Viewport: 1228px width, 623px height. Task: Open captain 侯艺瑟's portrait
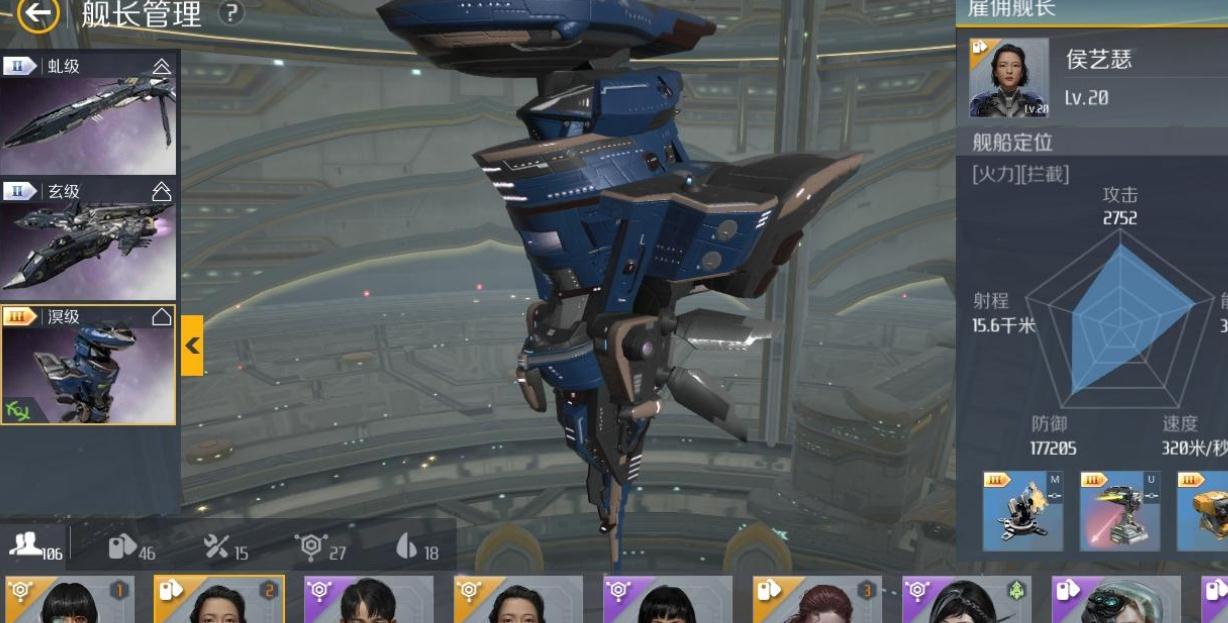tap(1009, 78)
